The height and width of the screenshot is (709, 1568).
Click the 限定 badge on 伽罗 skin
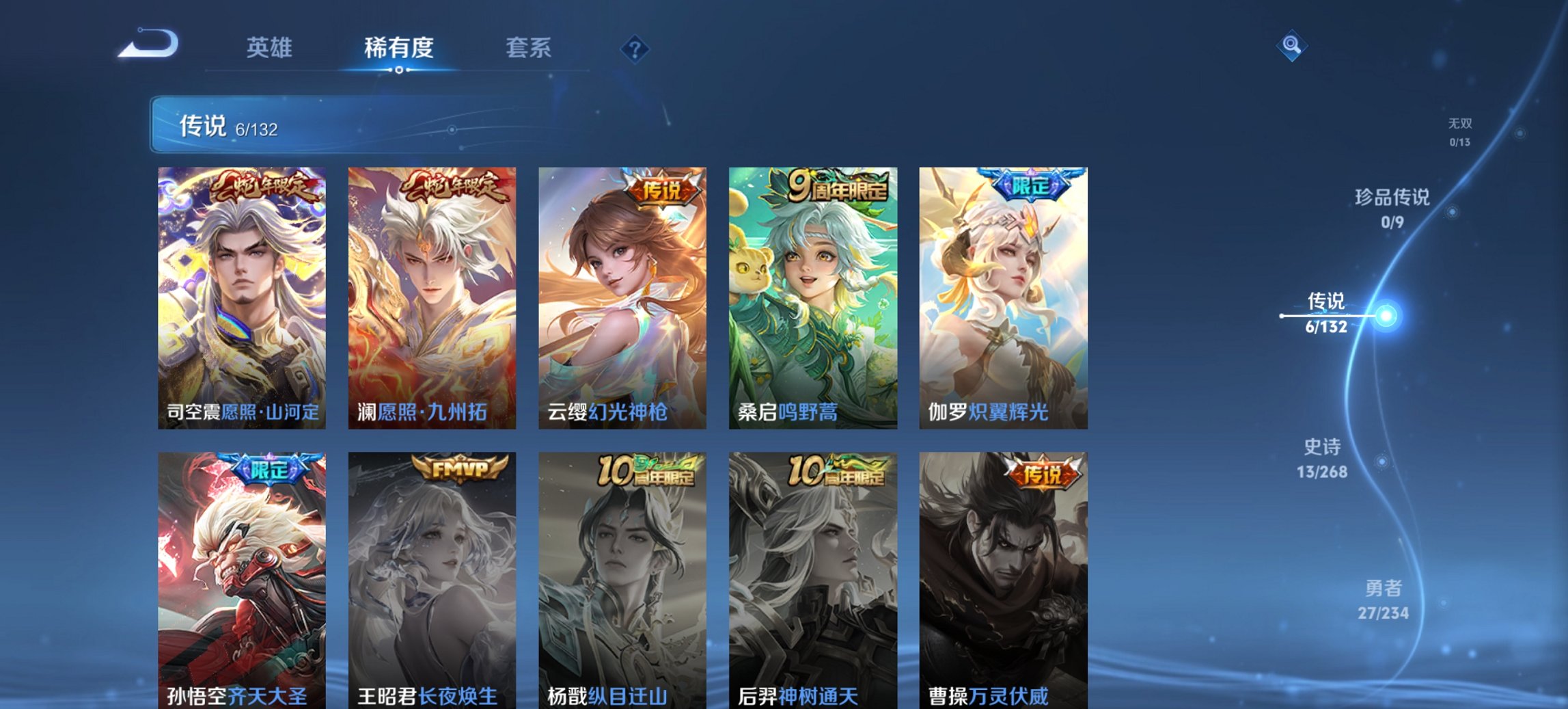pyautogui.click(x=1041, y=188)
